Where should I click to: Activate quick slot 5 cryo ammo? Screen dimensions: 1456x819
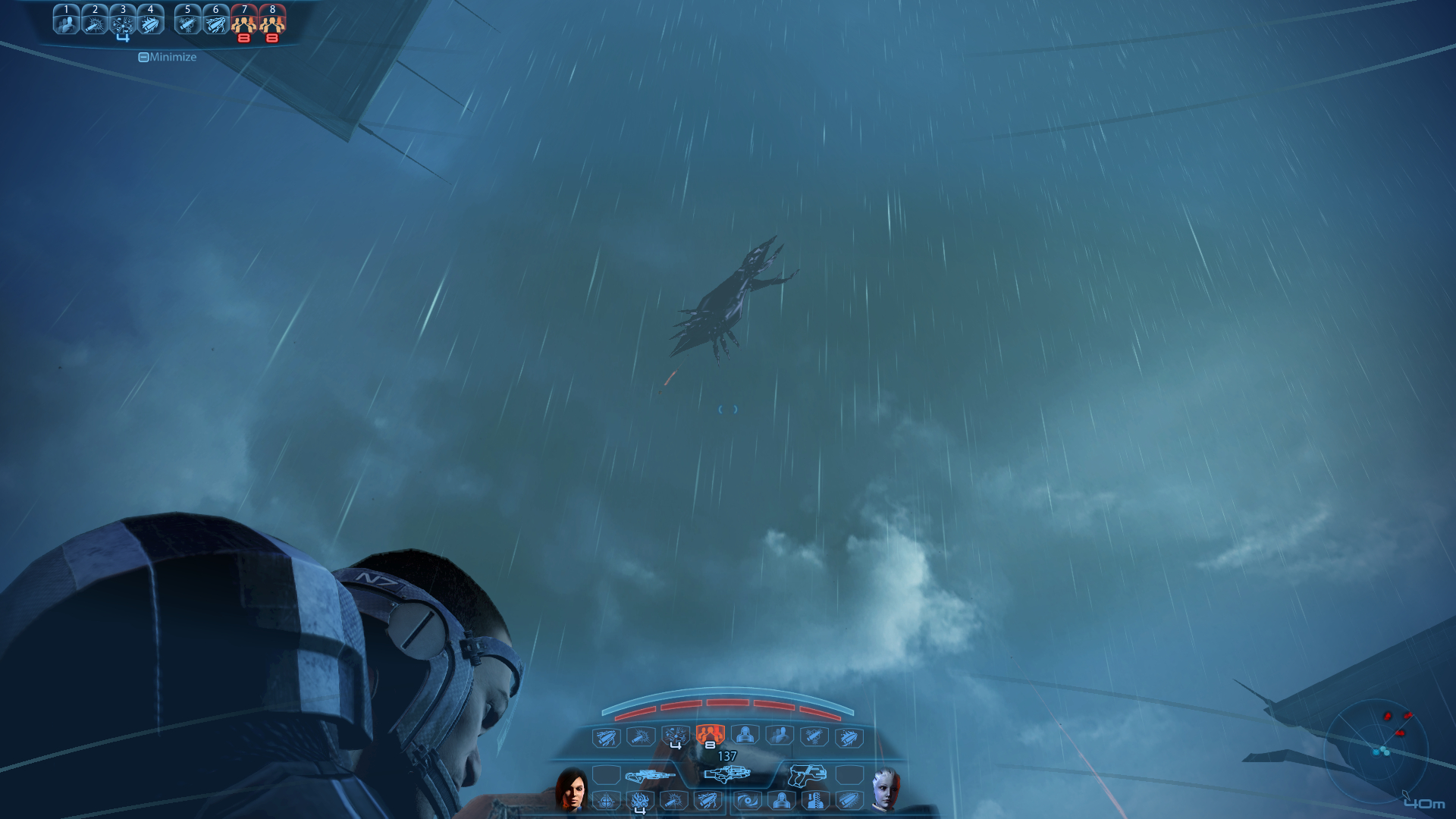point(187,20)
